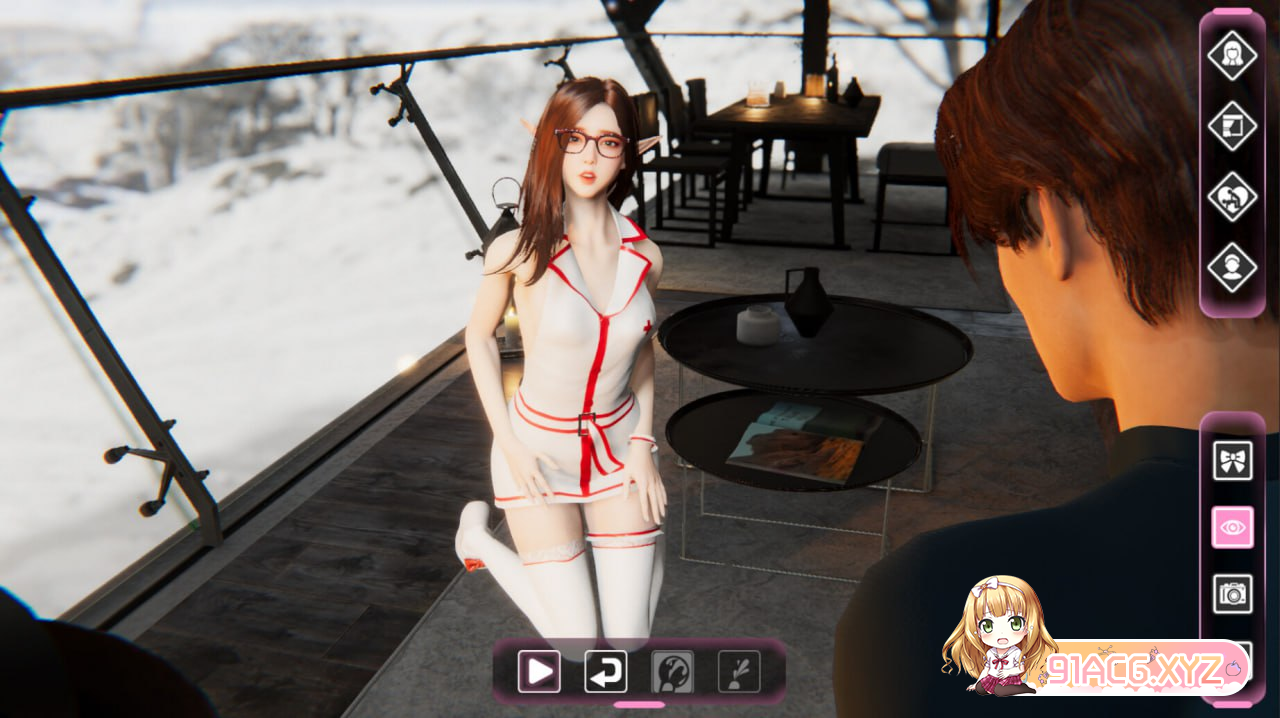Open the male character menu icon
Image resolution: width=1280 pixels, height=718 pixels.
pos(1232,268)
